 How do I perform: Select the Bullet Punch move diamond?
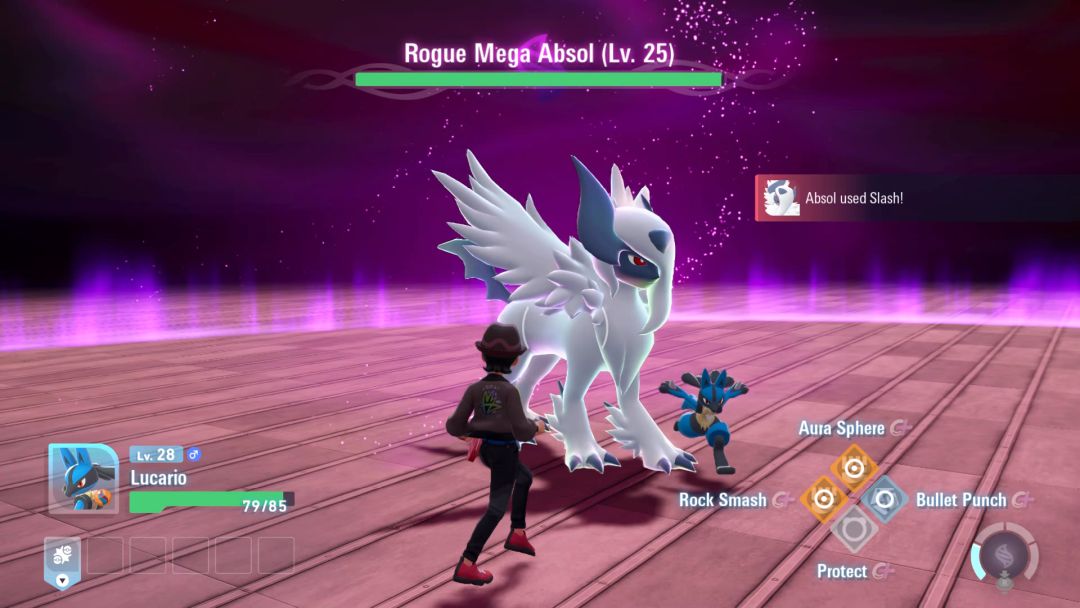(x=885, y=498)
